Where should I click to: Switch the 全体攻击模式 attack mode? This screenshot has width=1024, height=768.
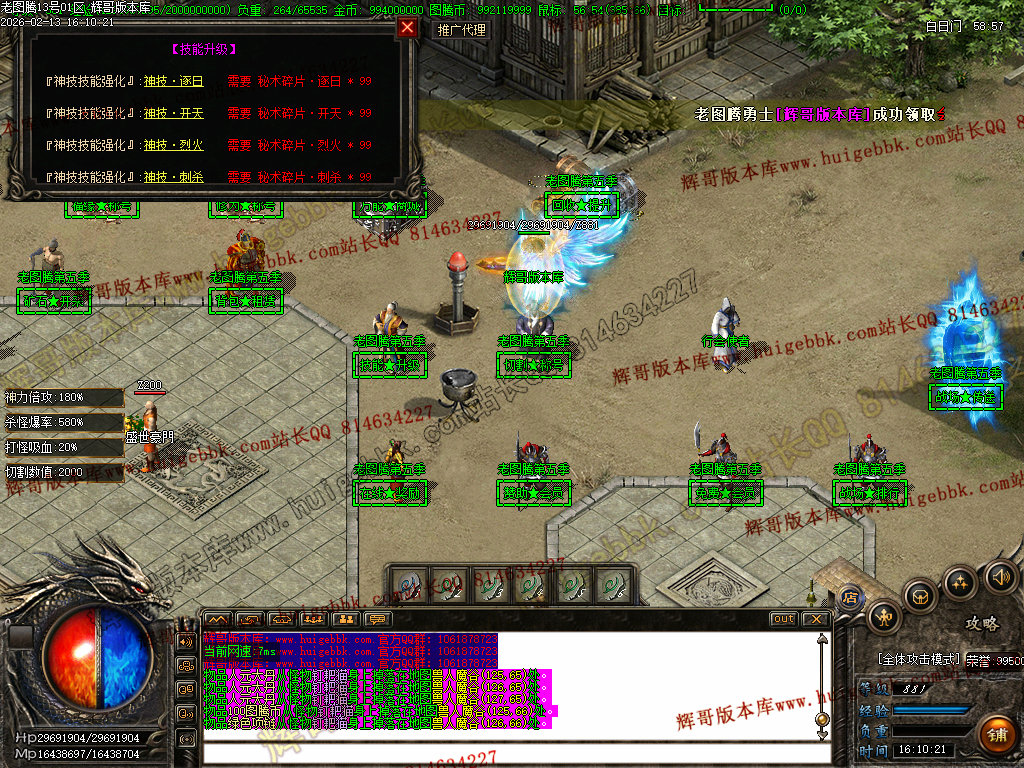(918, 660)
